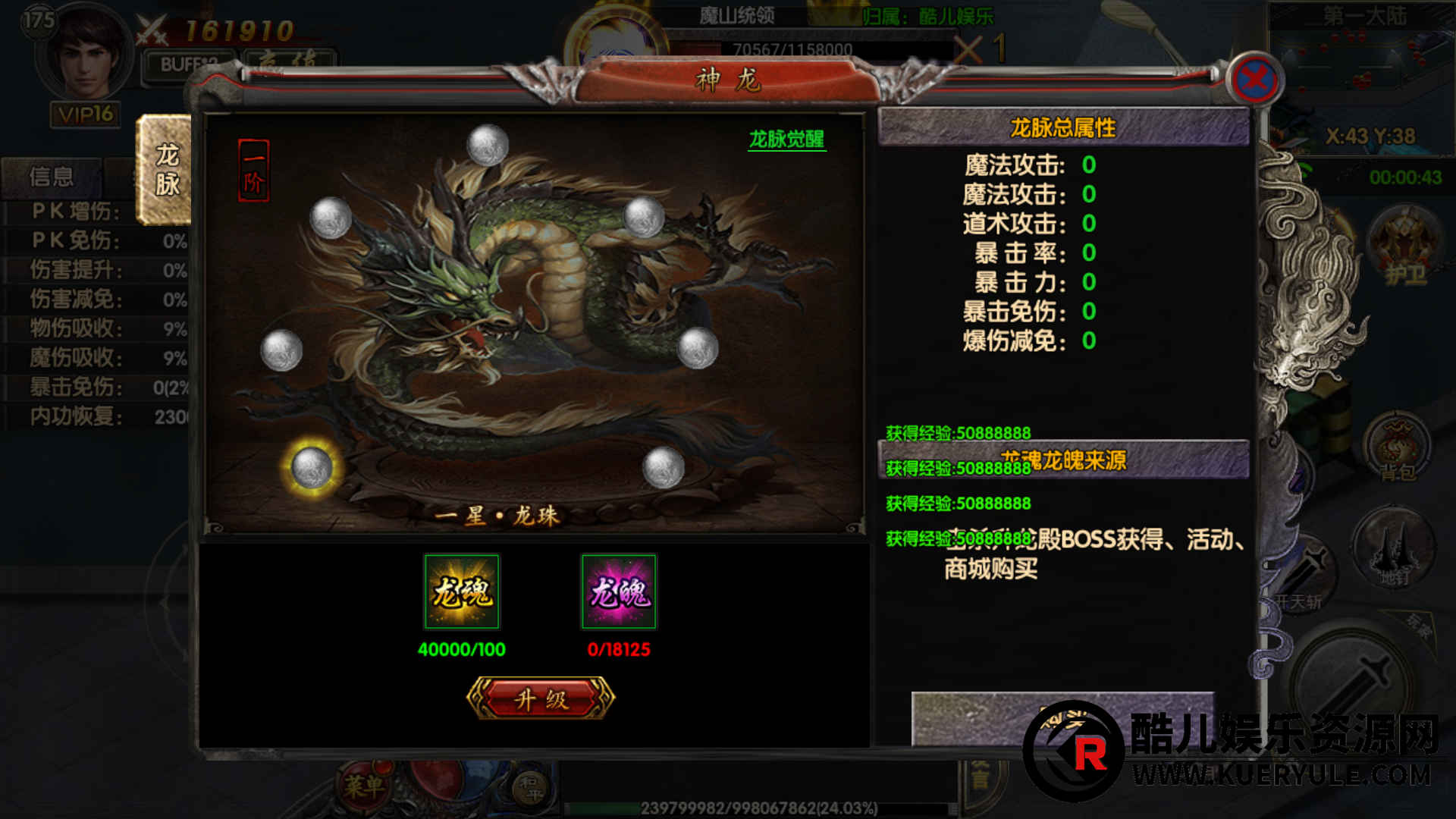Click the 升级 upgrade button
The image size is (1456, 819).
541,698
